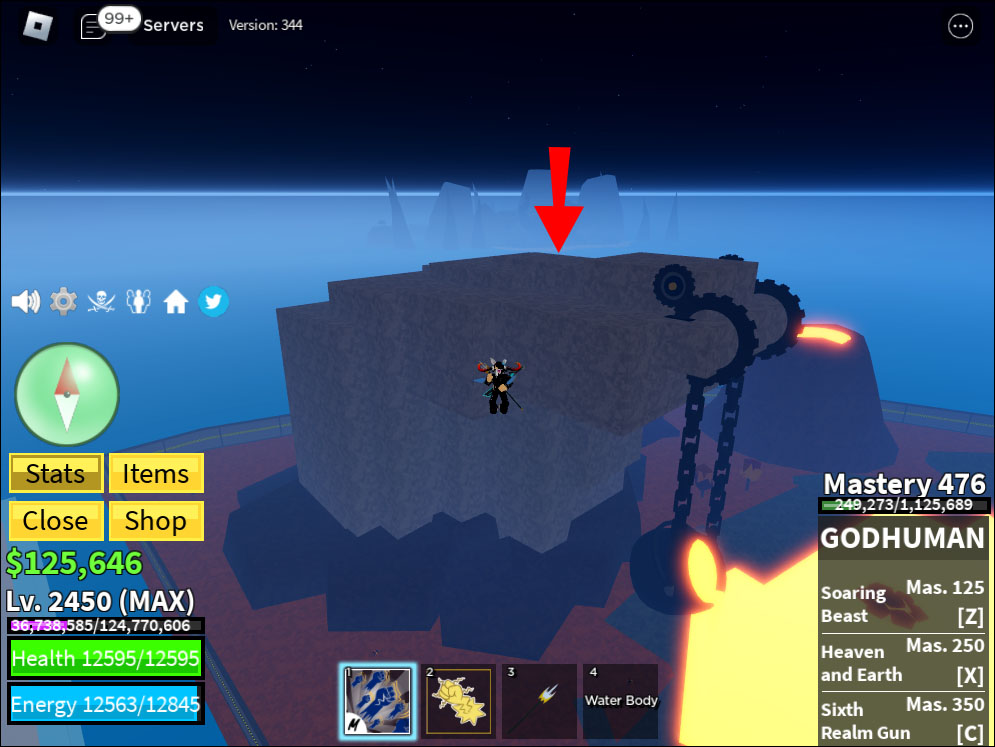Screen dimensions: 995x747
Task: Click the yellow Close button
Action: (x=55, y=521)
